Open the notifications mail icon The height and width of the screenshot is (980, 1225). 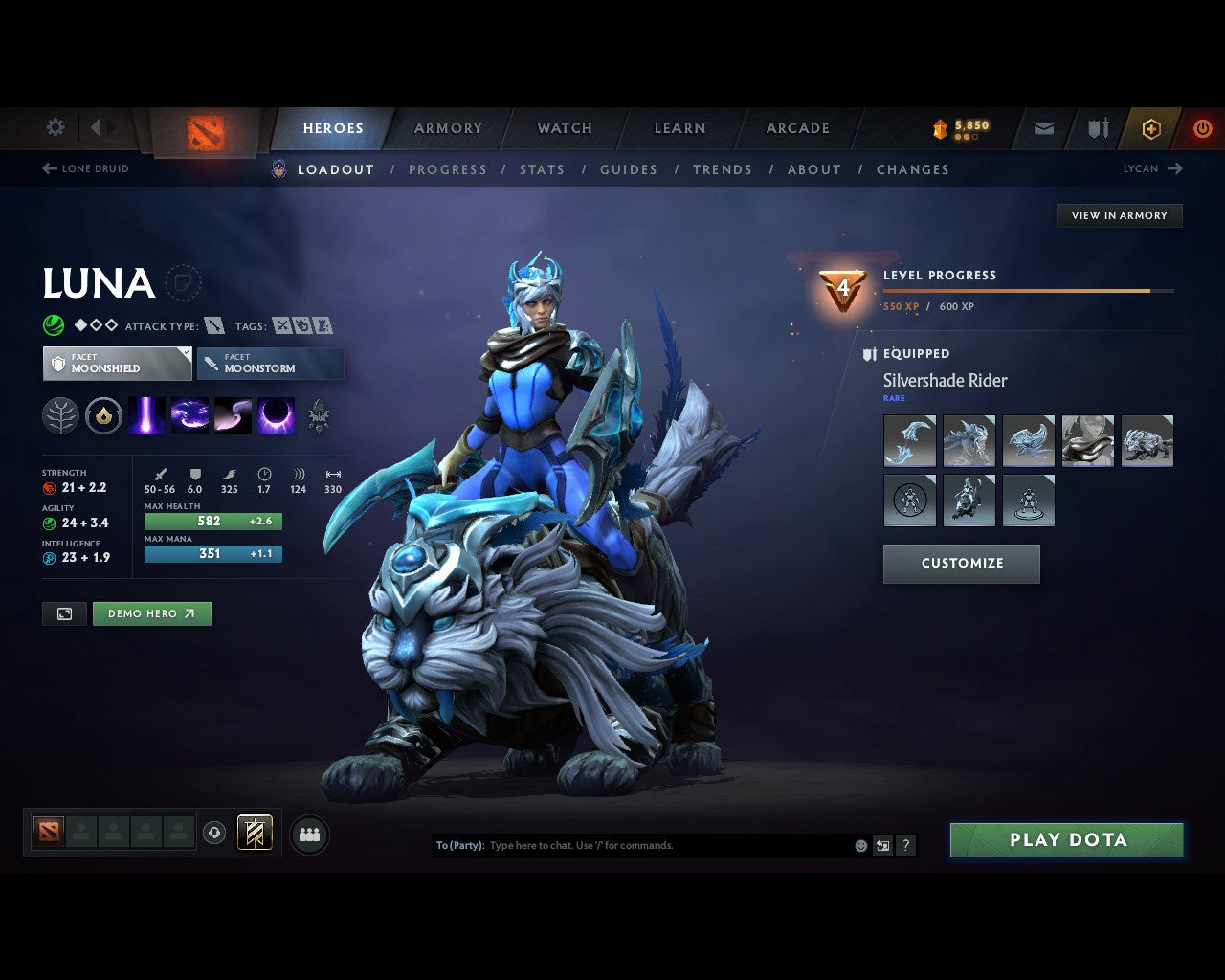click(x=1042, y=127)
